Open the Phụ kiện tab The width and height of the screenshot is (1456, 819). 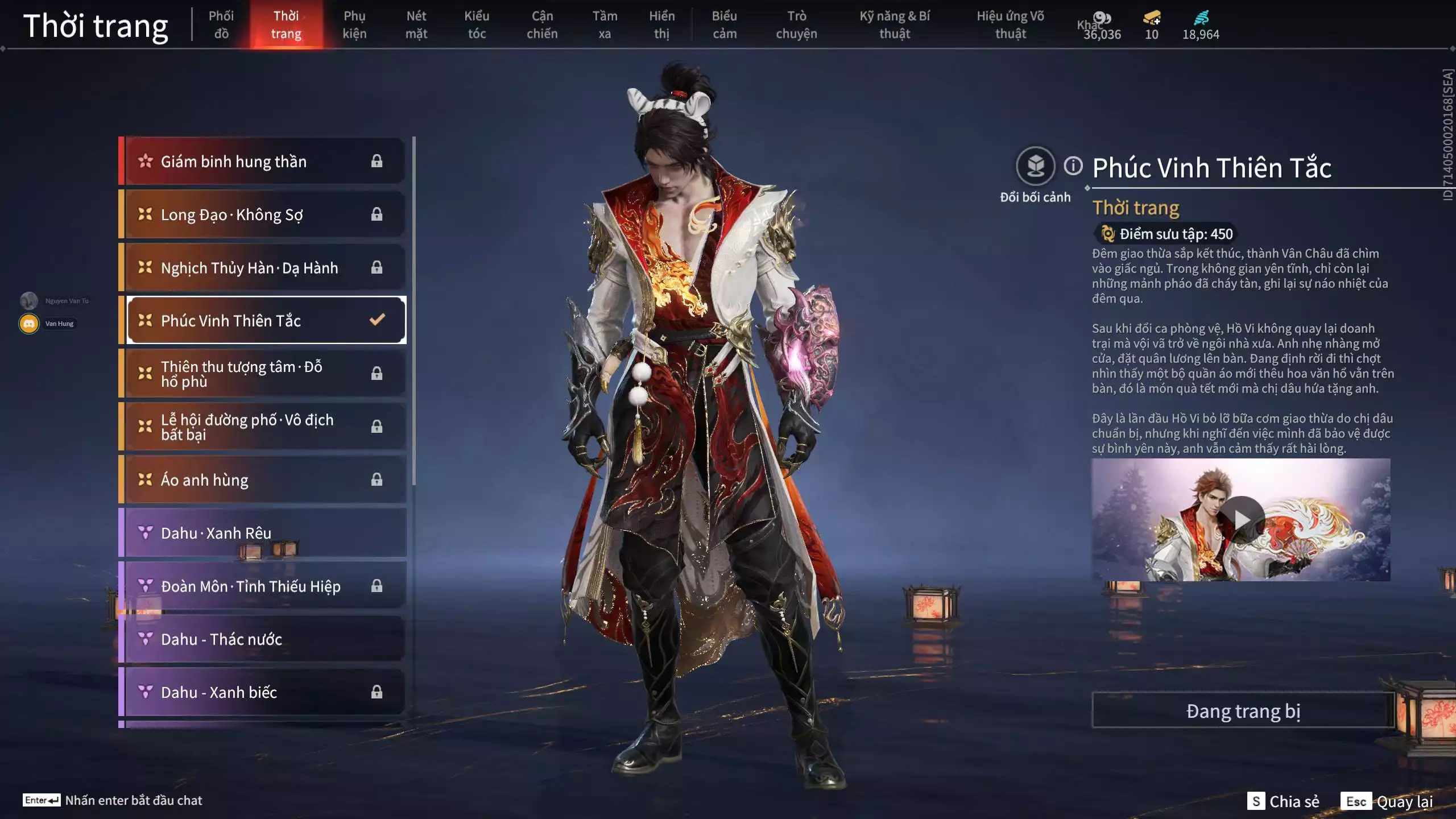[354, 24]
